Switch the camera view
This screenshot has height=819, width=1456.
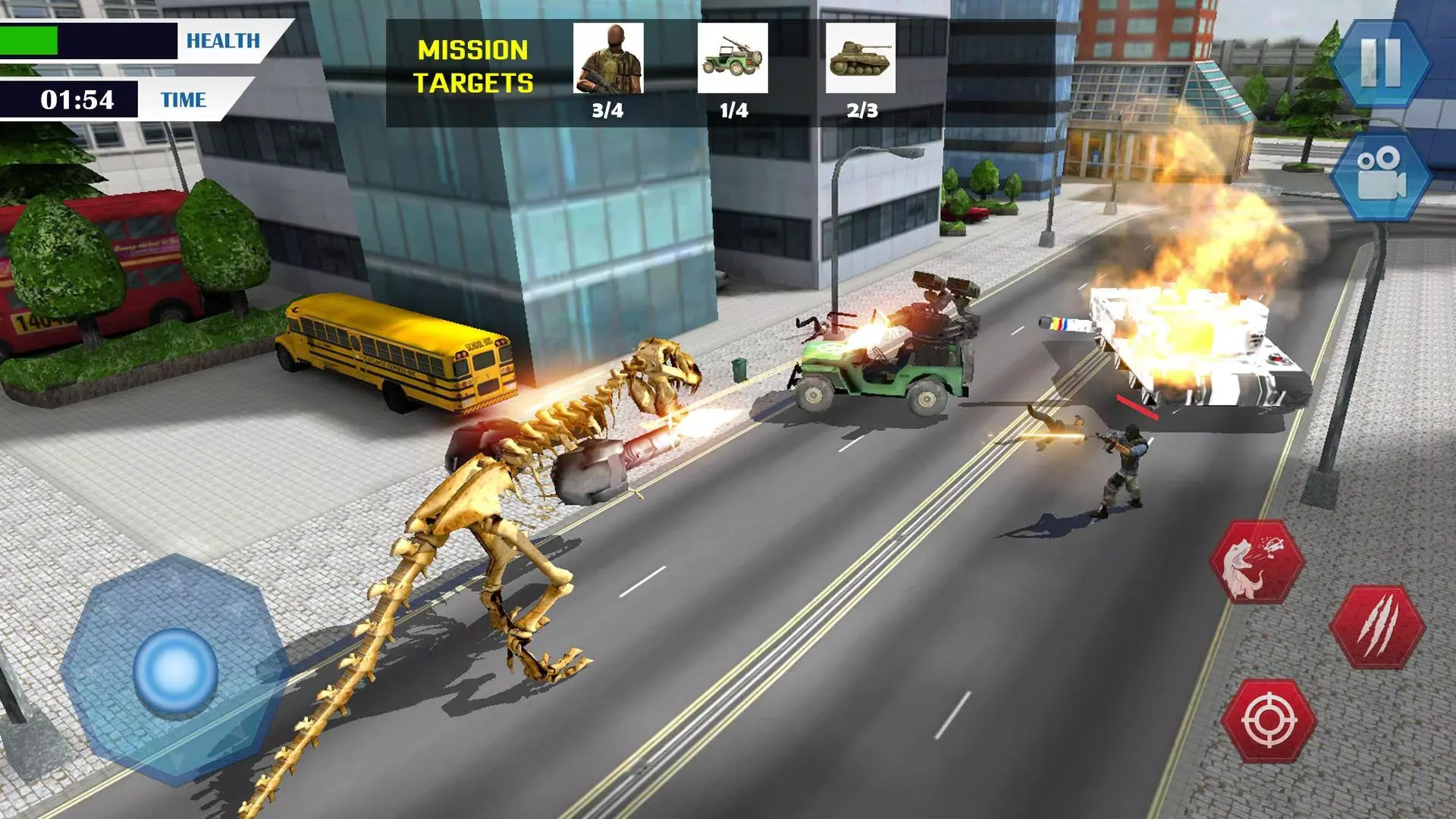coord(1380,176)
